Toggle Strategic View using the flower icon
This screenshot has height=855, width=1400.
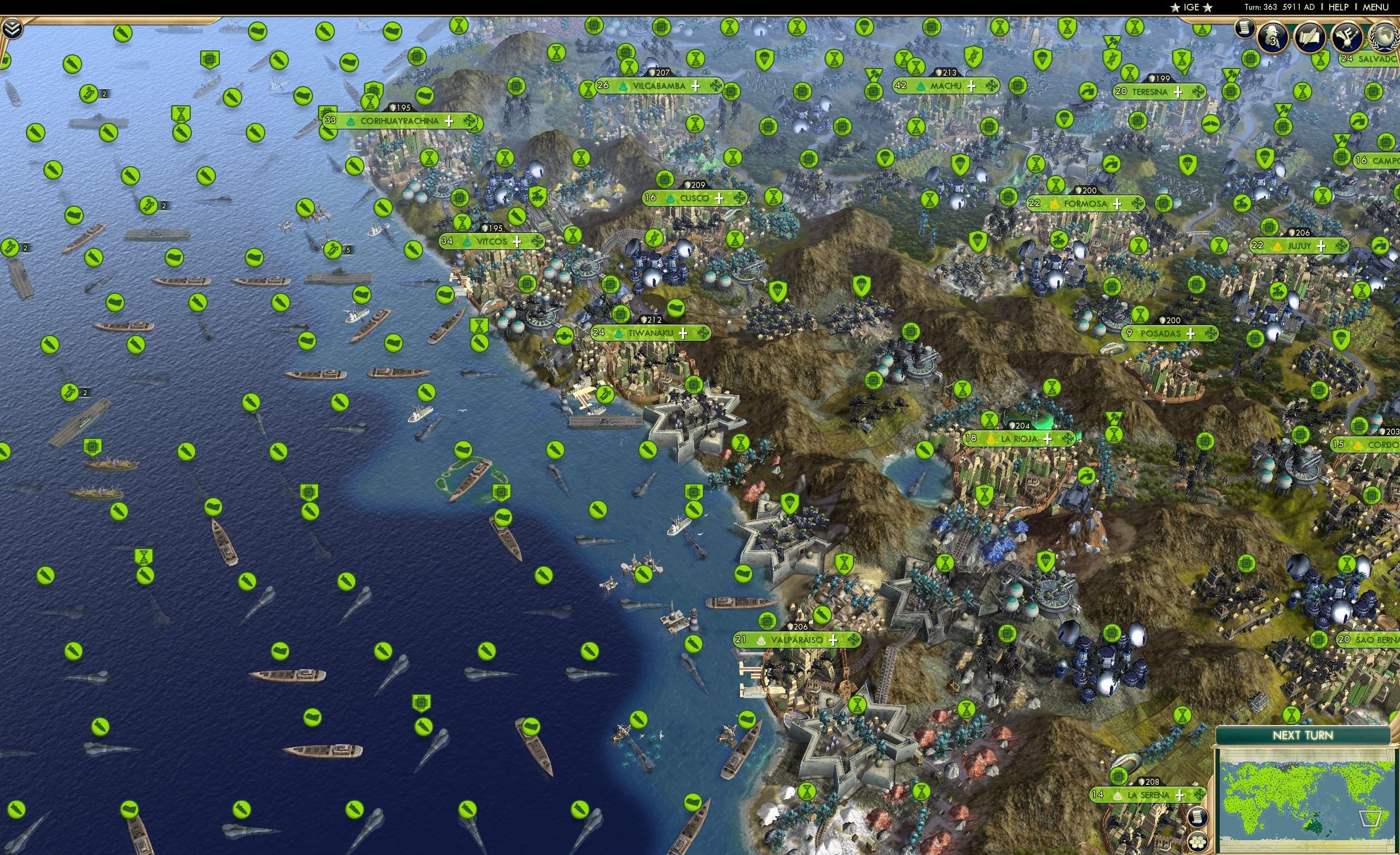1199,842
